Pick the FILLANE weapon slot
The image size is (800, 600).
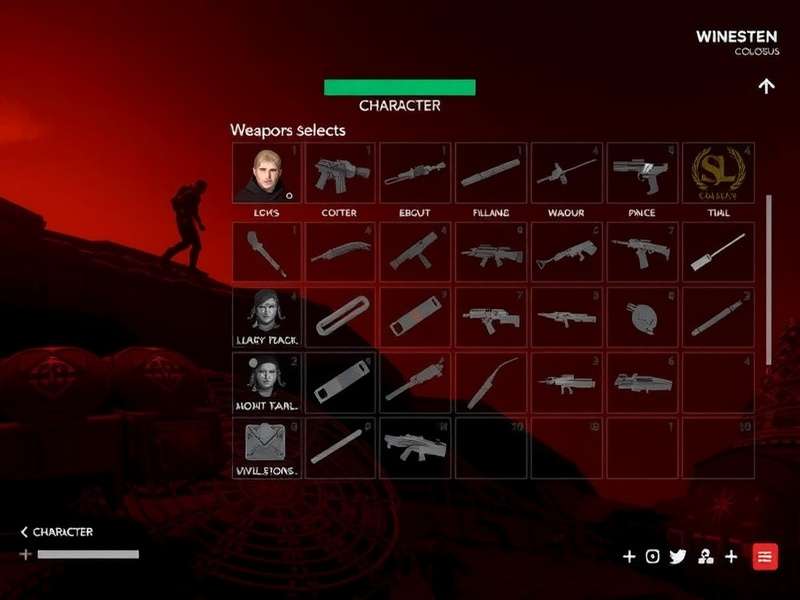click(x=491, y=173)
